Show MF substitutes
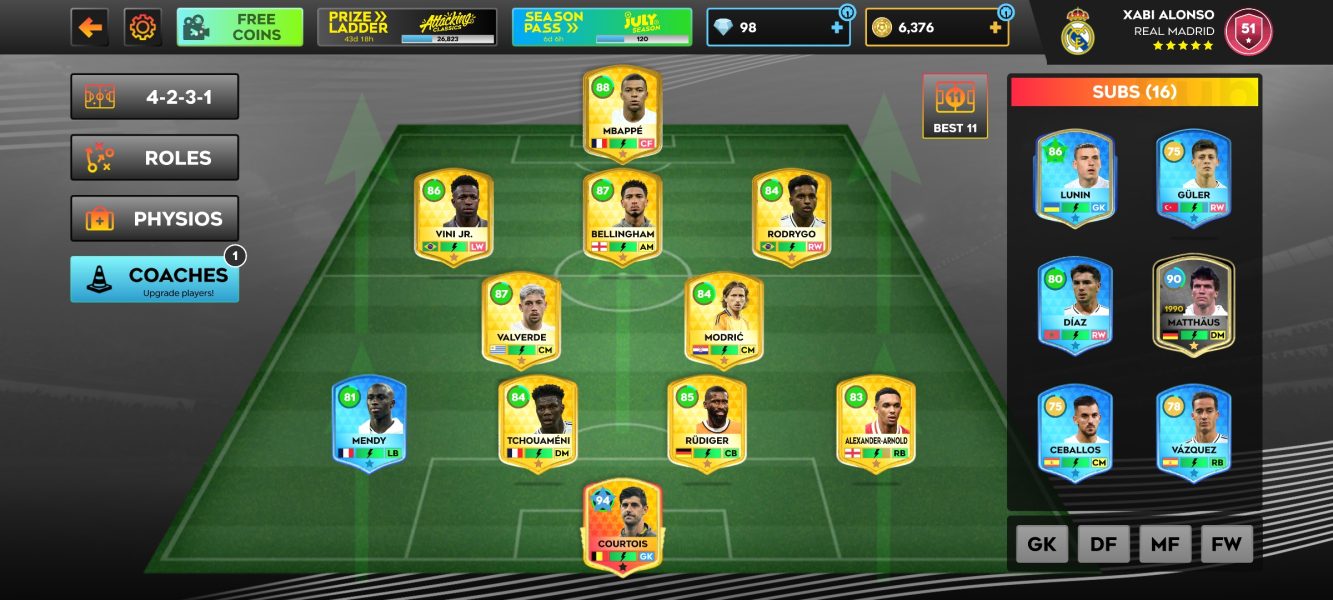Viewport: 1333px width, 600px height. (x=1165, y=544)
